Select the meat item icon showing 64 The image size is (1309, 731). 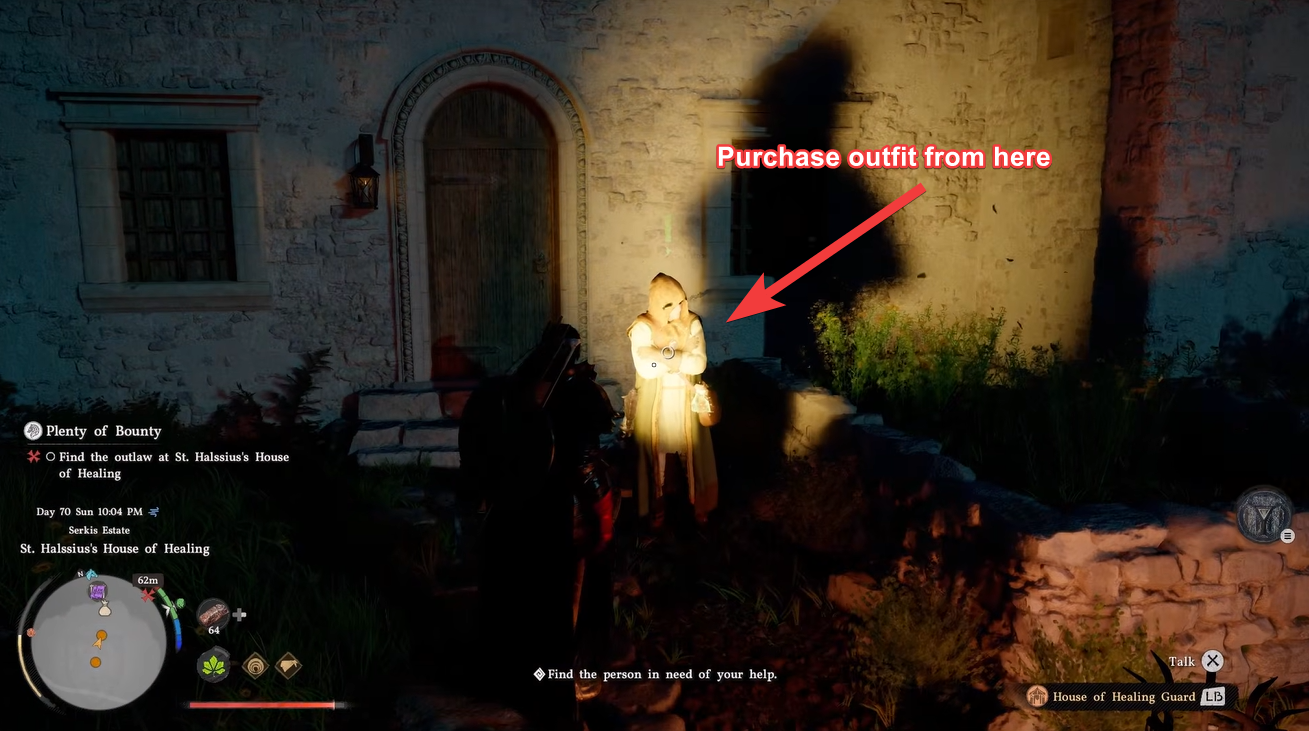[214, 614]
